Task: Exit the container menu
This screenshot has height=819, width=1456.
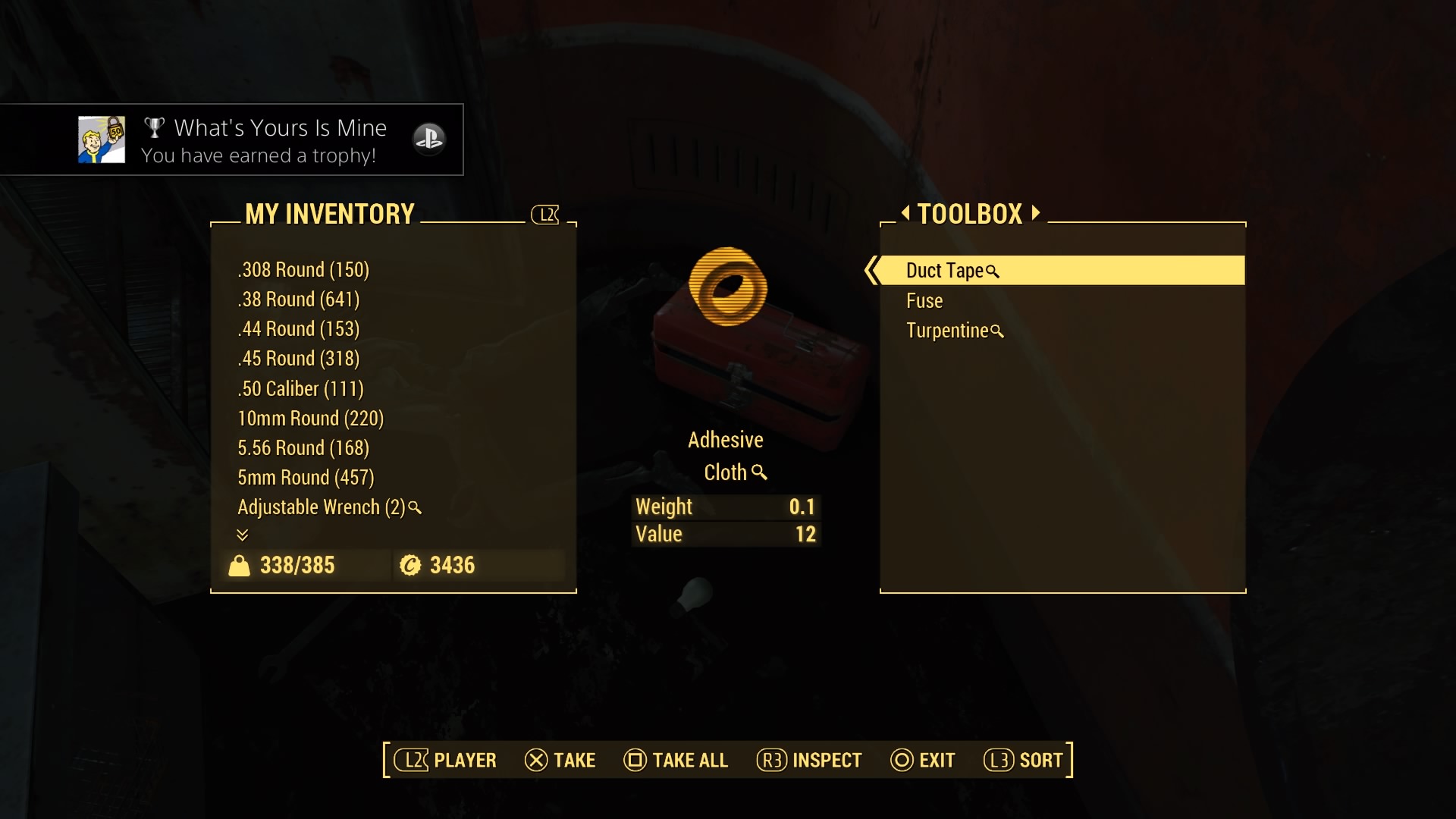Action: pyautogui.click(x=923, y=760)
